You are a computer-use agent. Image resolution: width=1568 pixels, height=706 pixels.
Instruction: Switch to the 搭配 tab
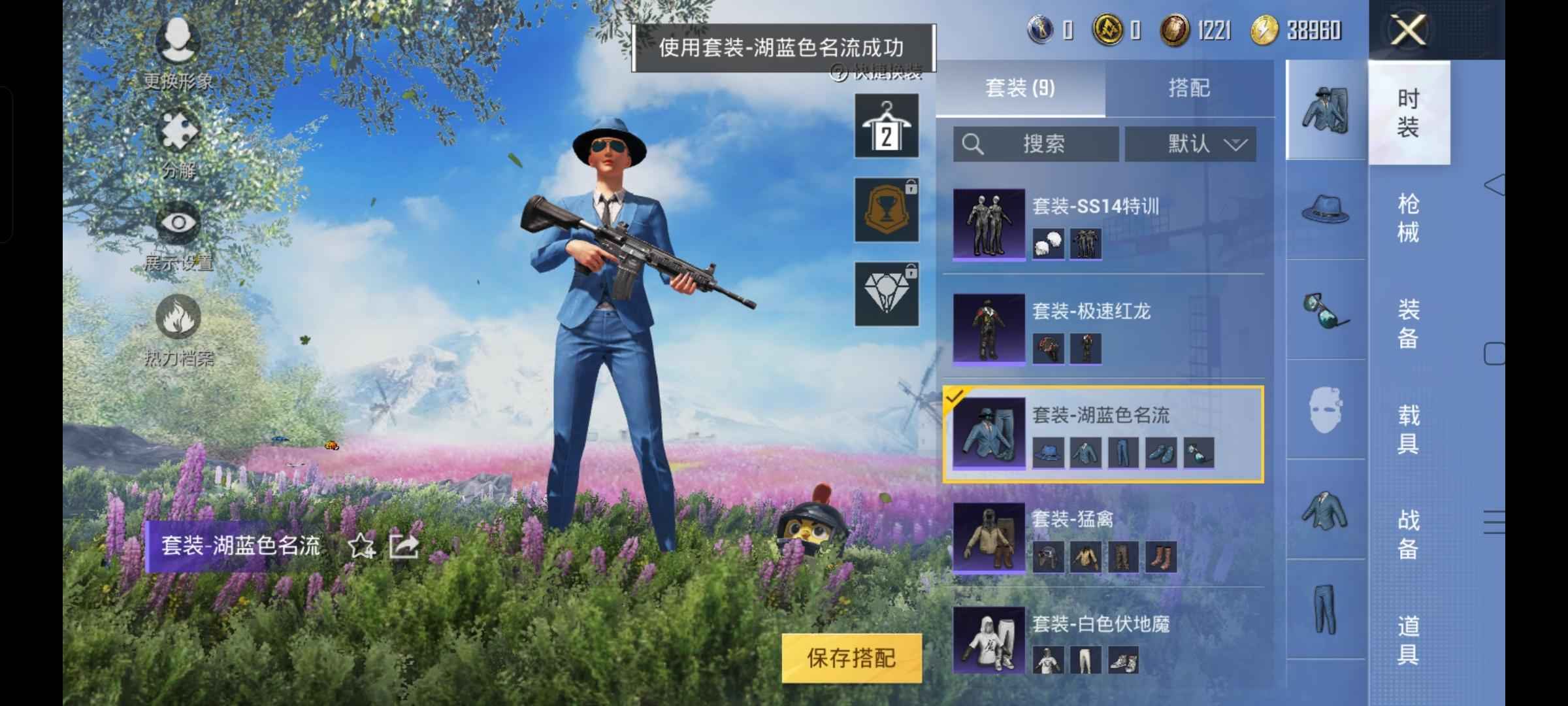(x=1189, y=88)
